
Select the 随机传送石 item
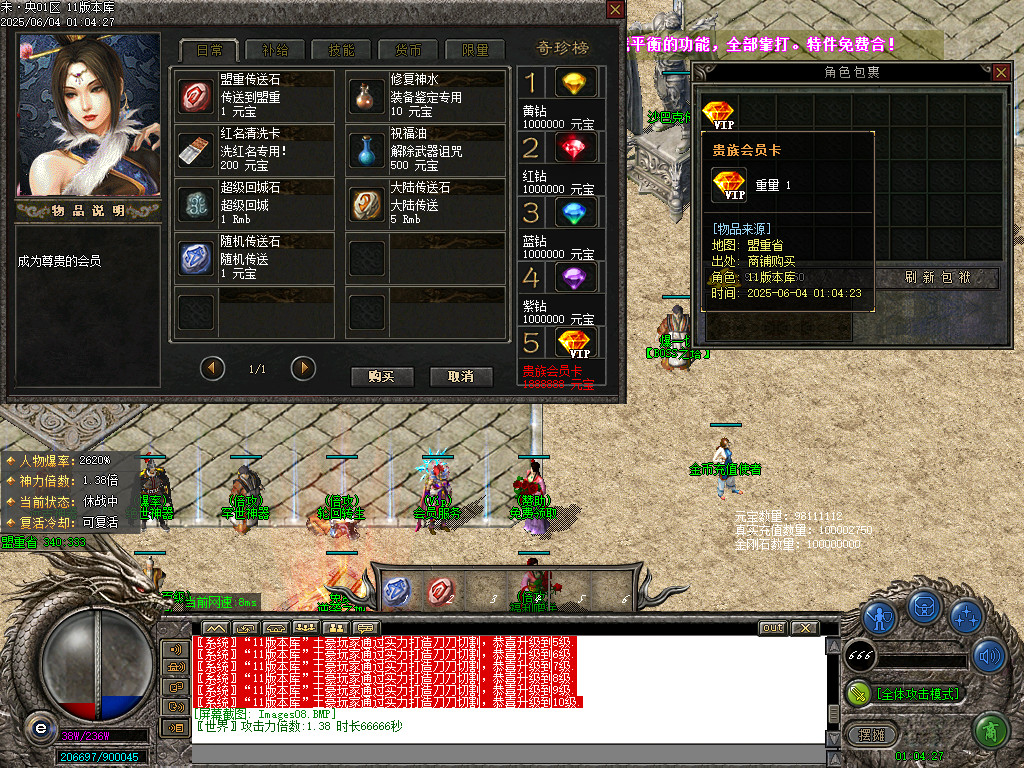[196, 258]
